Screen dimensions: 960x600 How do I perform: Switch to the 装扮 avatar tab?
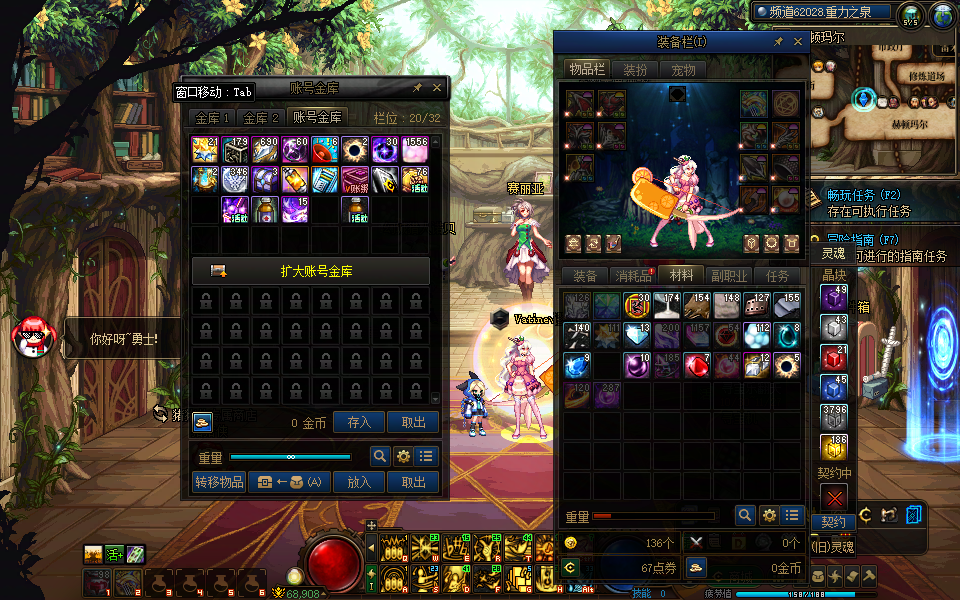tap(635, 70)
